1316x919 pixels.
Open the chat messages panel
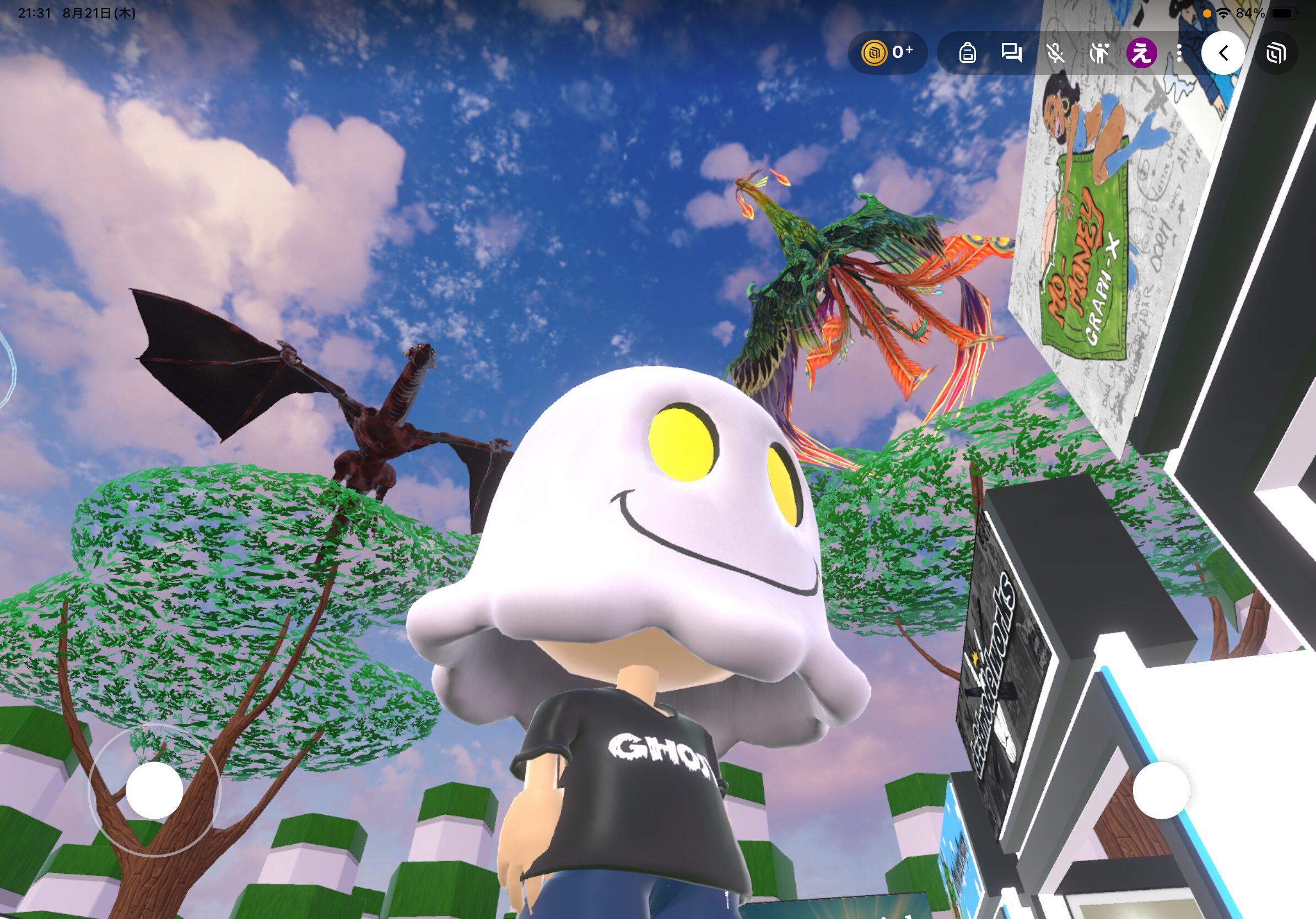click(1011, 53)
